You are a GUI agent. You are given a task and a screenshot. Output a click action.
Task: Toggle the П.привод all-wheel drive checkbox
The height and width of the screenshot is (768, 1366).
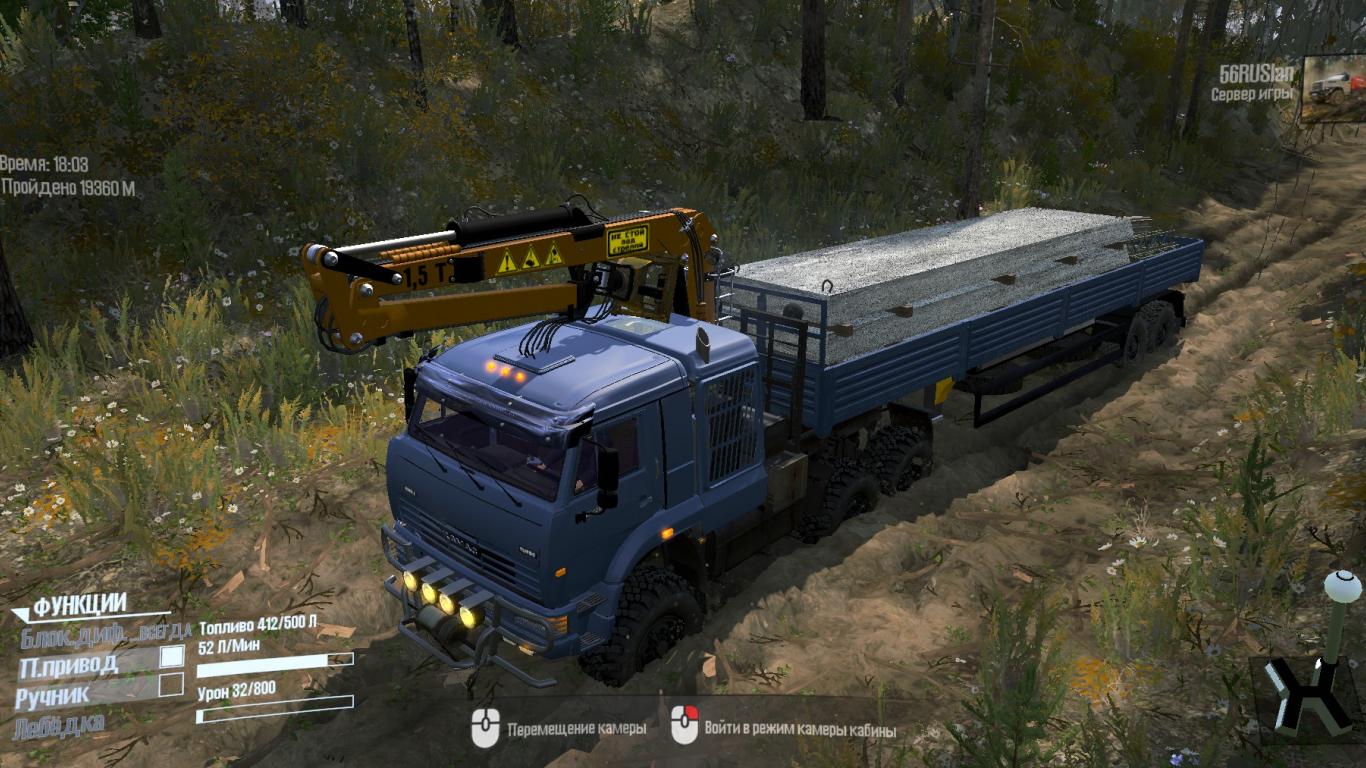pyautogui.click(x=172, y=657)
